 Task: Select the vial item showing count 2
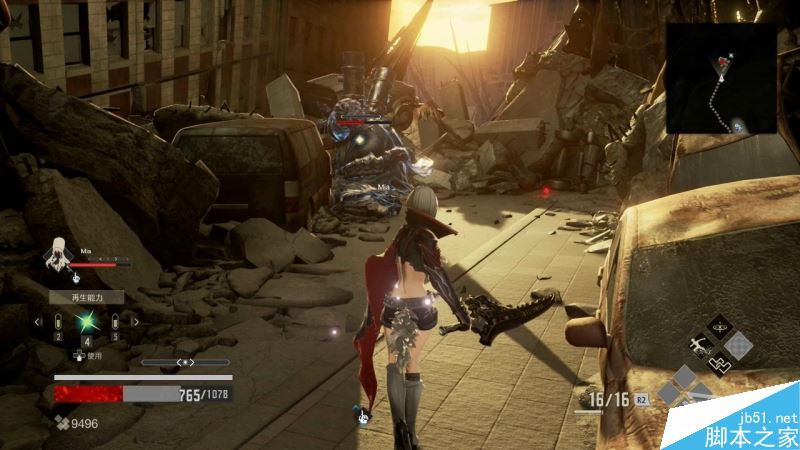(x=57, y=323)
